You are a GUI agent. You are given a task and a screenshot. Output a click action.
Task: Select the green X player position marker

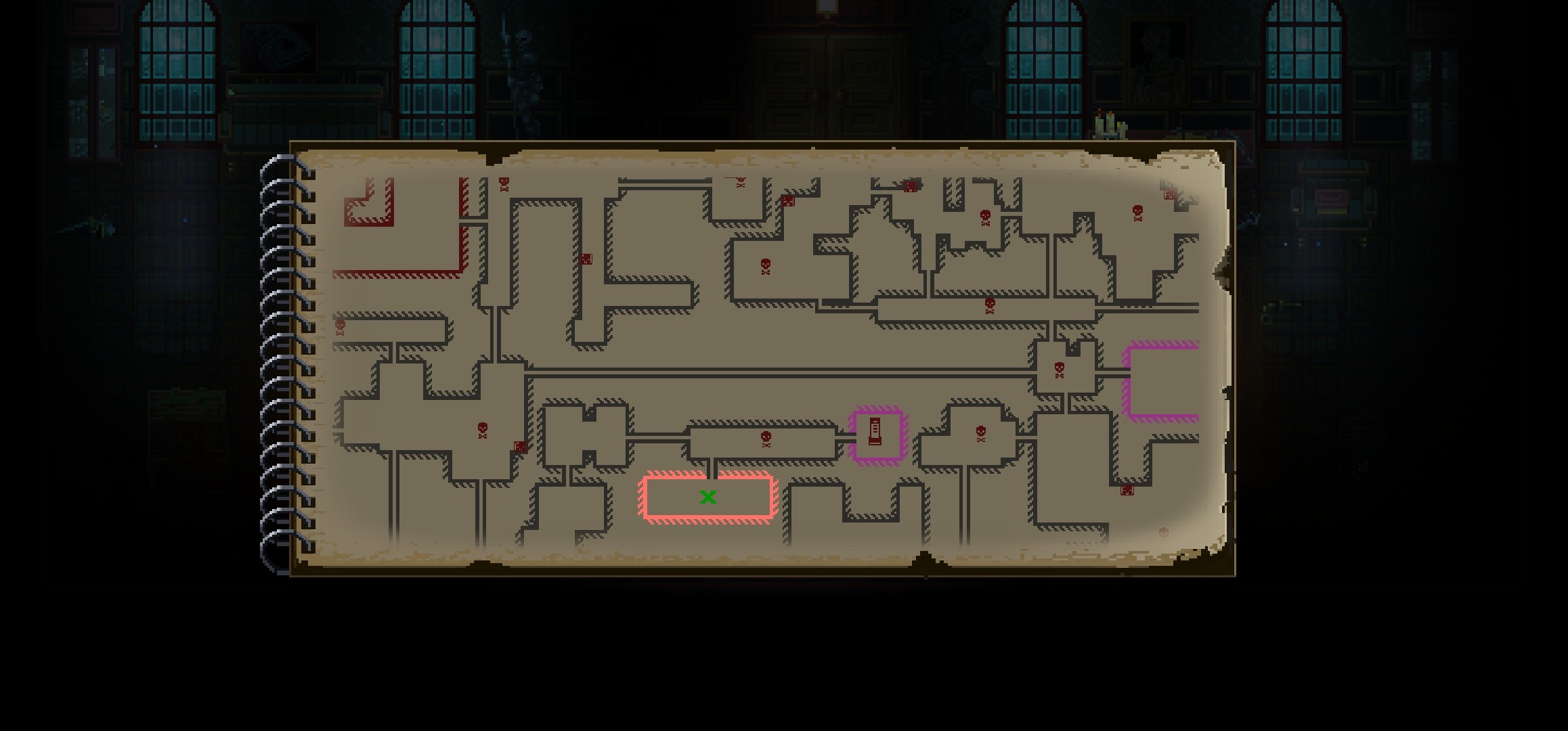(708, 497)
